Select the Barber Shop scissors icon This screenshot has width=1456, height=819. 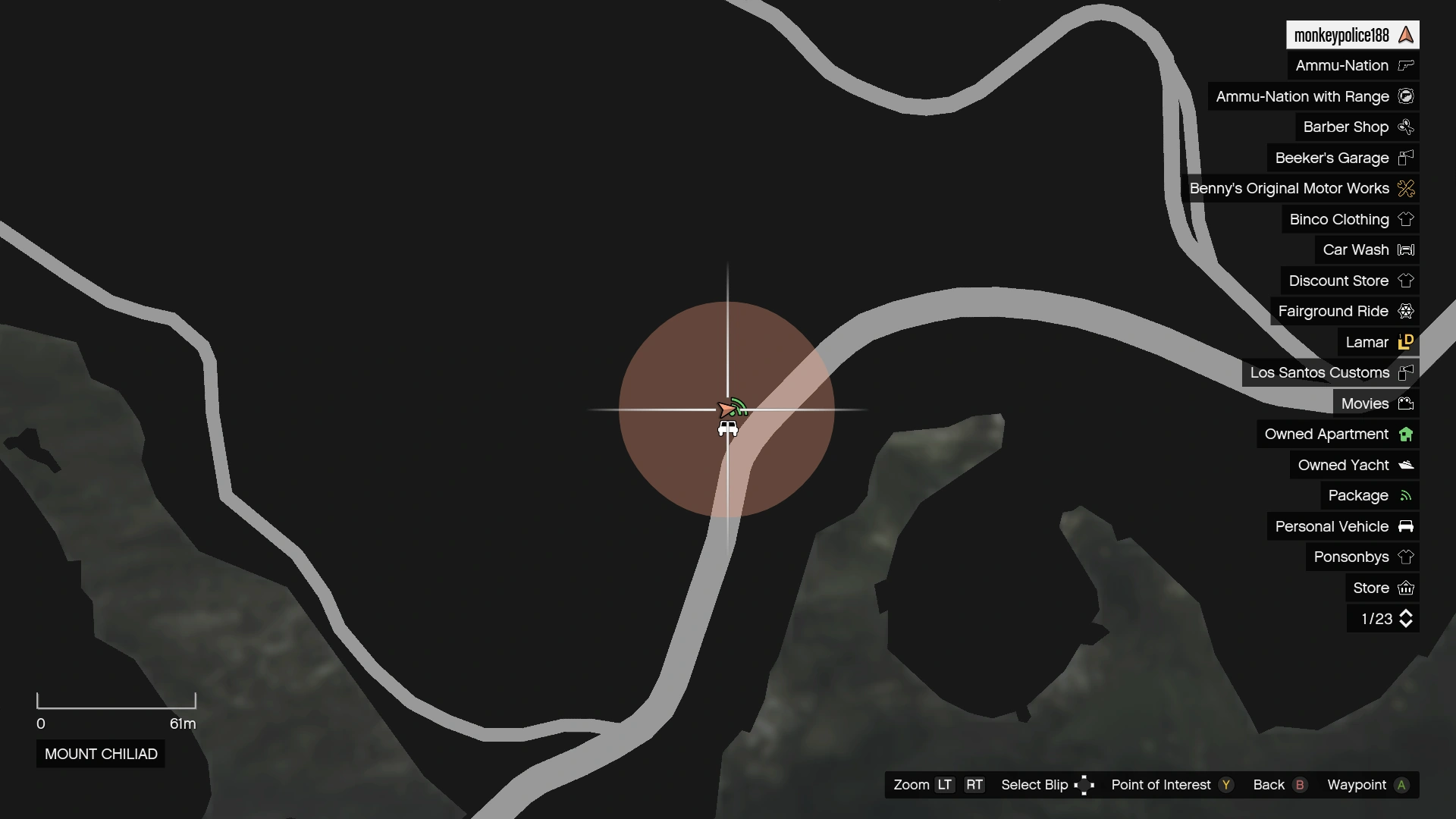(x=1407, y=127)
